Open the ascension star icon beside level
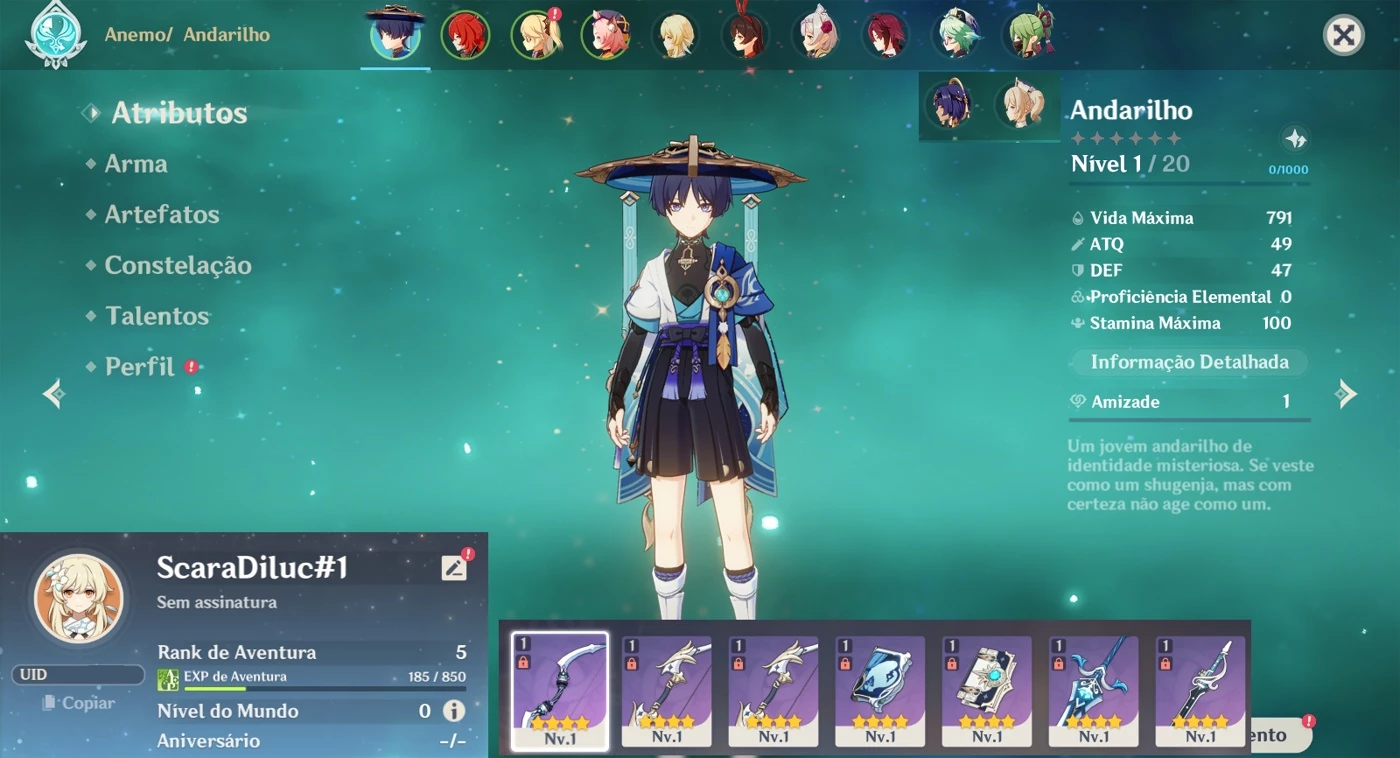1400x758 pixels. [1295, 139]
